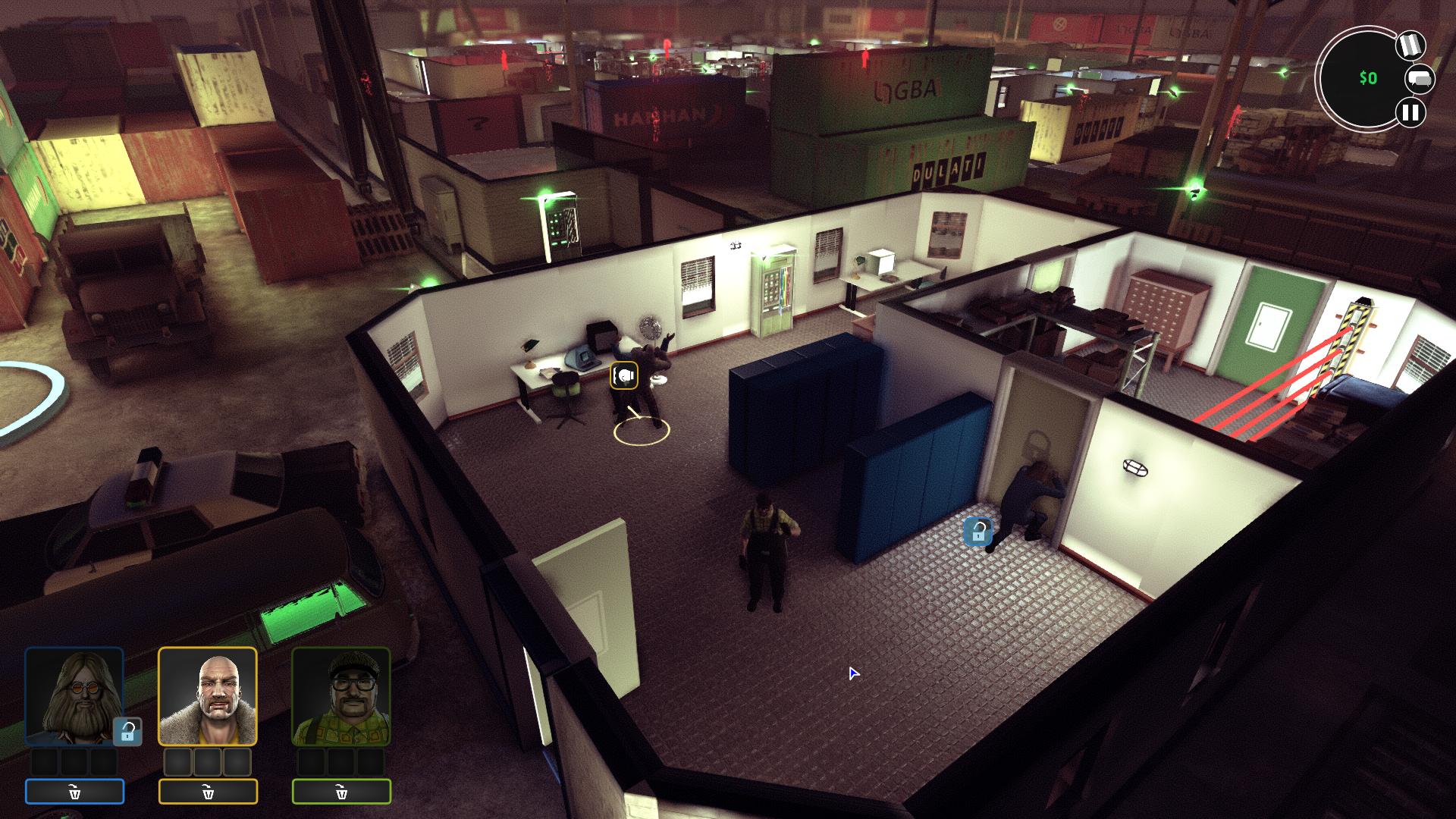Select the bald man in fur coat portrait
This screenshot has width=1456, height=819.
coord(208,696)
